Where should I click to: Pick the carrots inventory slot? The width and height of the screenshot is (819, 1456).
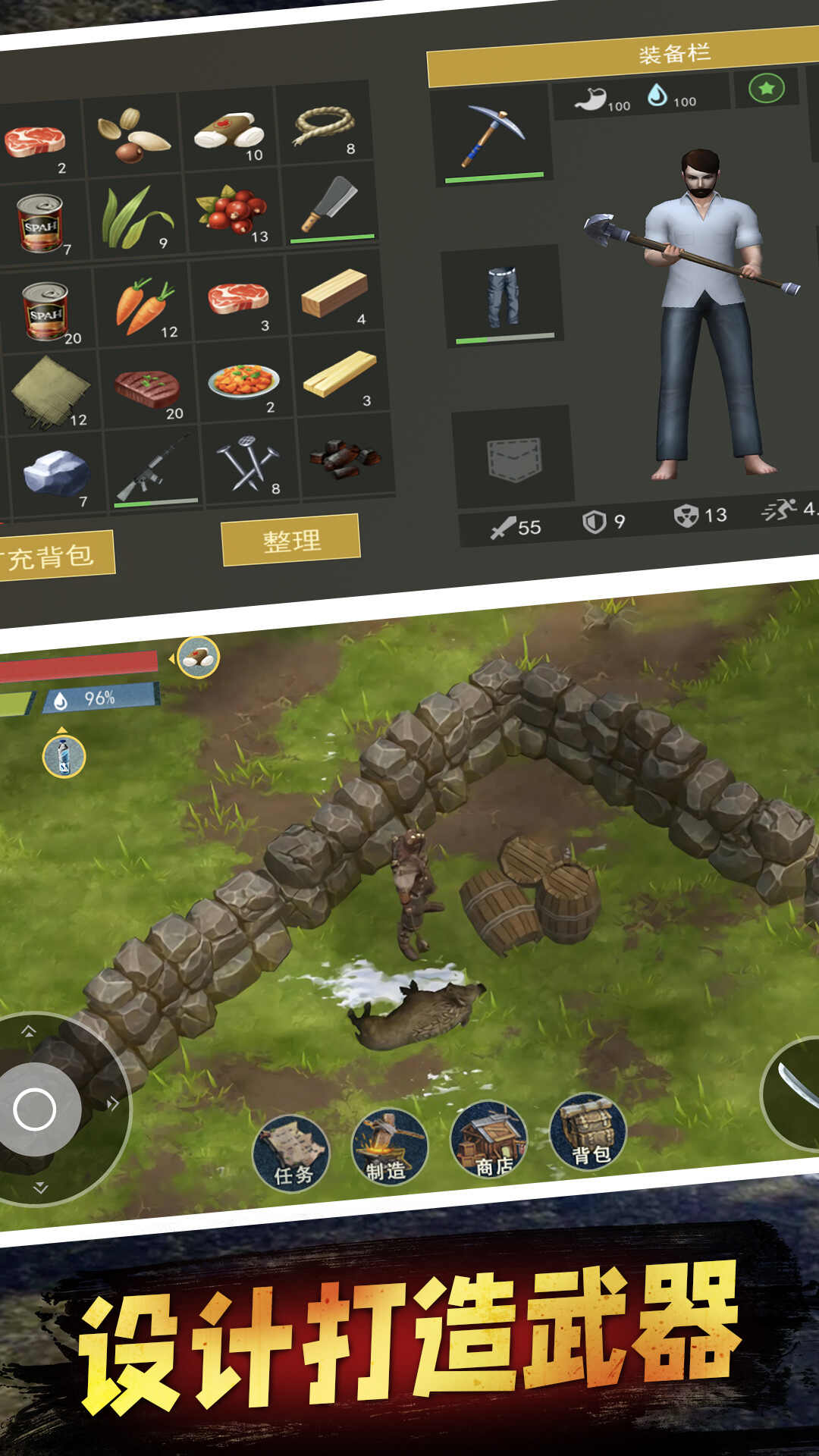point(145,306)
